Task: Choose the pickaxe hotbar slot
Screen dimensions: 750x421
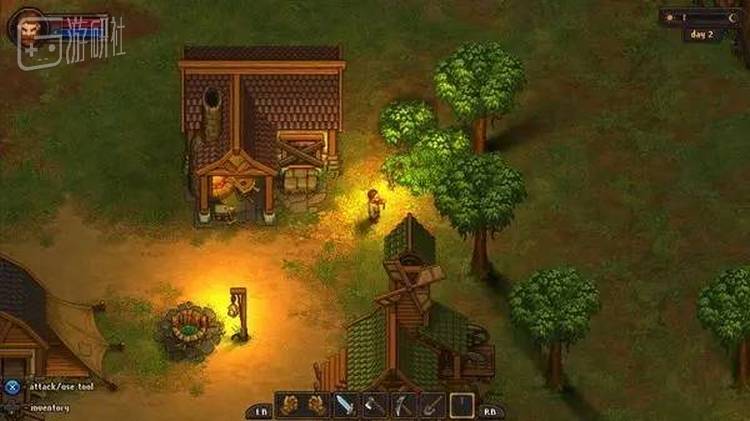Action: 403,405
